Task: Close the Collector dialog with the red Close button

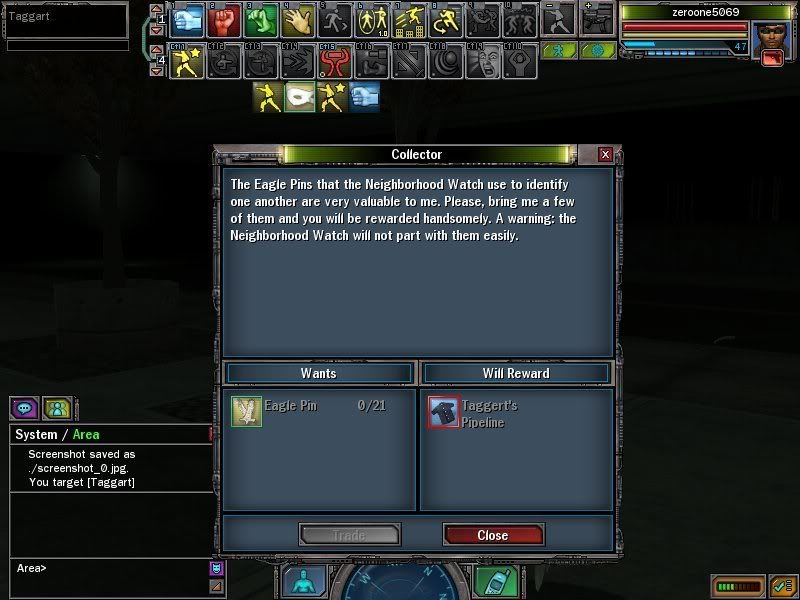Action: (x=493, y=535)
